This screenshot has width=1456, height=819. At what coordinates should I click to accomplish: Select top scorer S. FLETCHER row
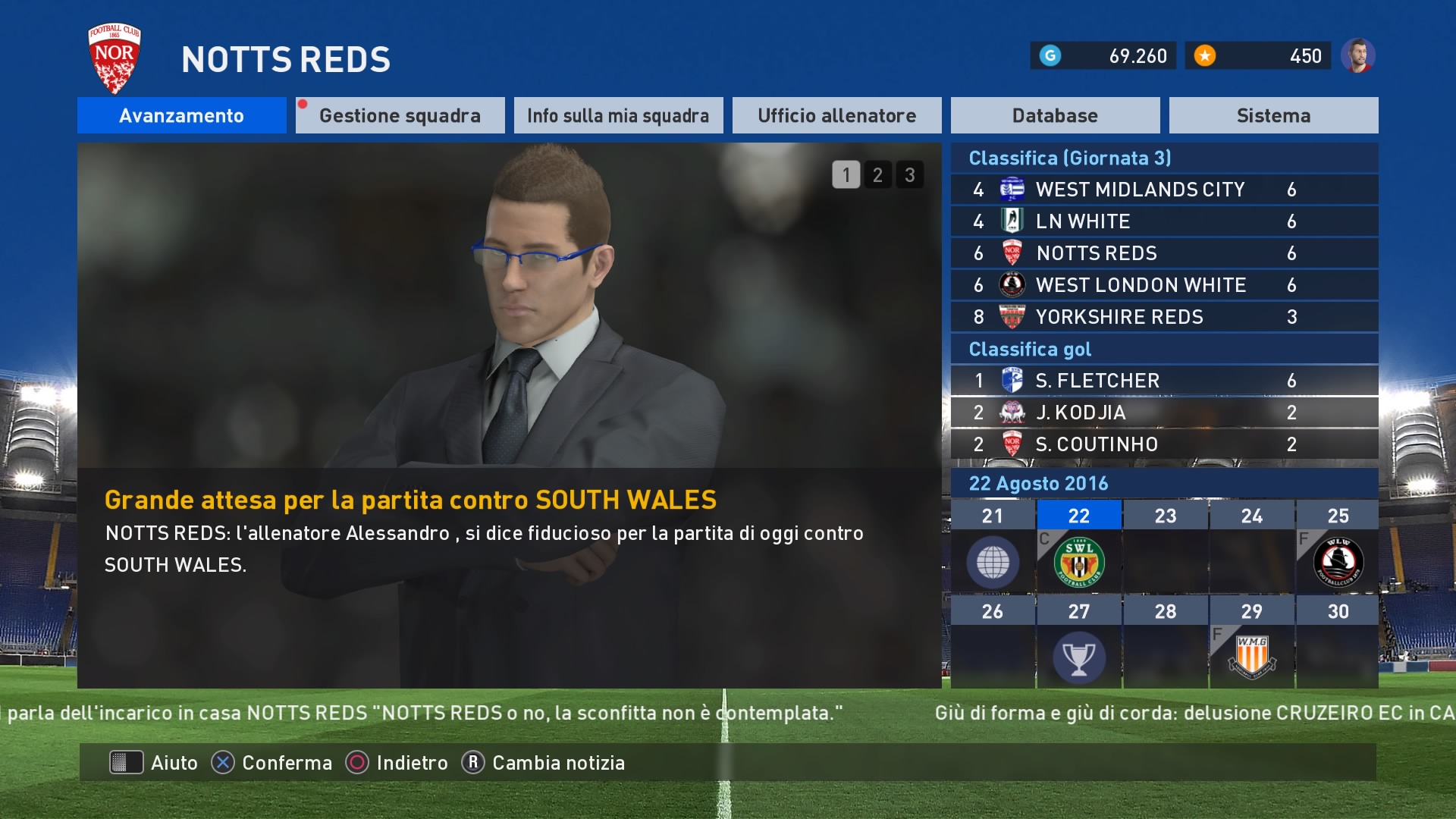(x=1164, y=381)
